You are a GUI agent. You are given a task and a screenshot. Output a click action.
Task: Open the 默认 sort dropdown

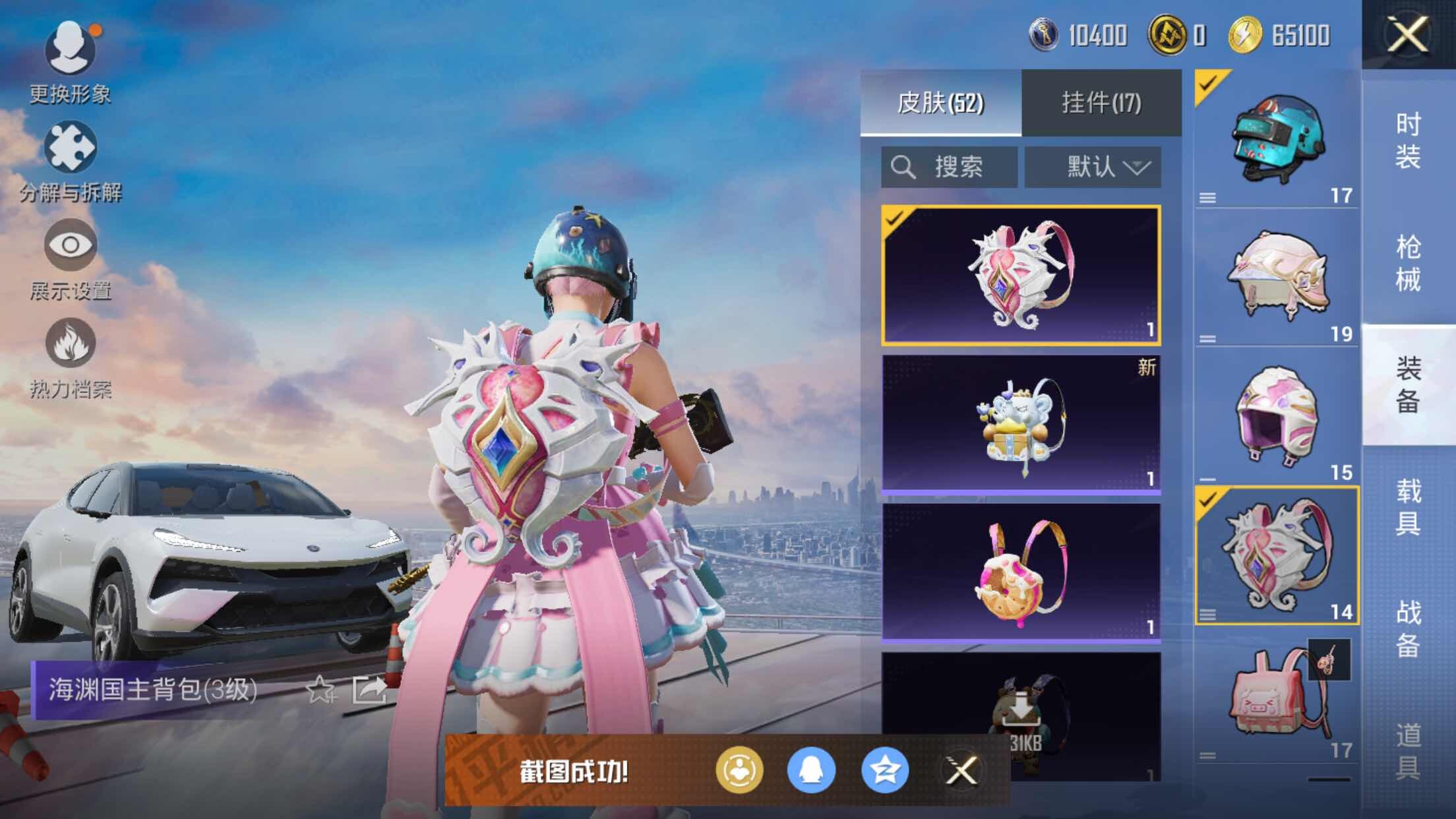pos(1093,167)
